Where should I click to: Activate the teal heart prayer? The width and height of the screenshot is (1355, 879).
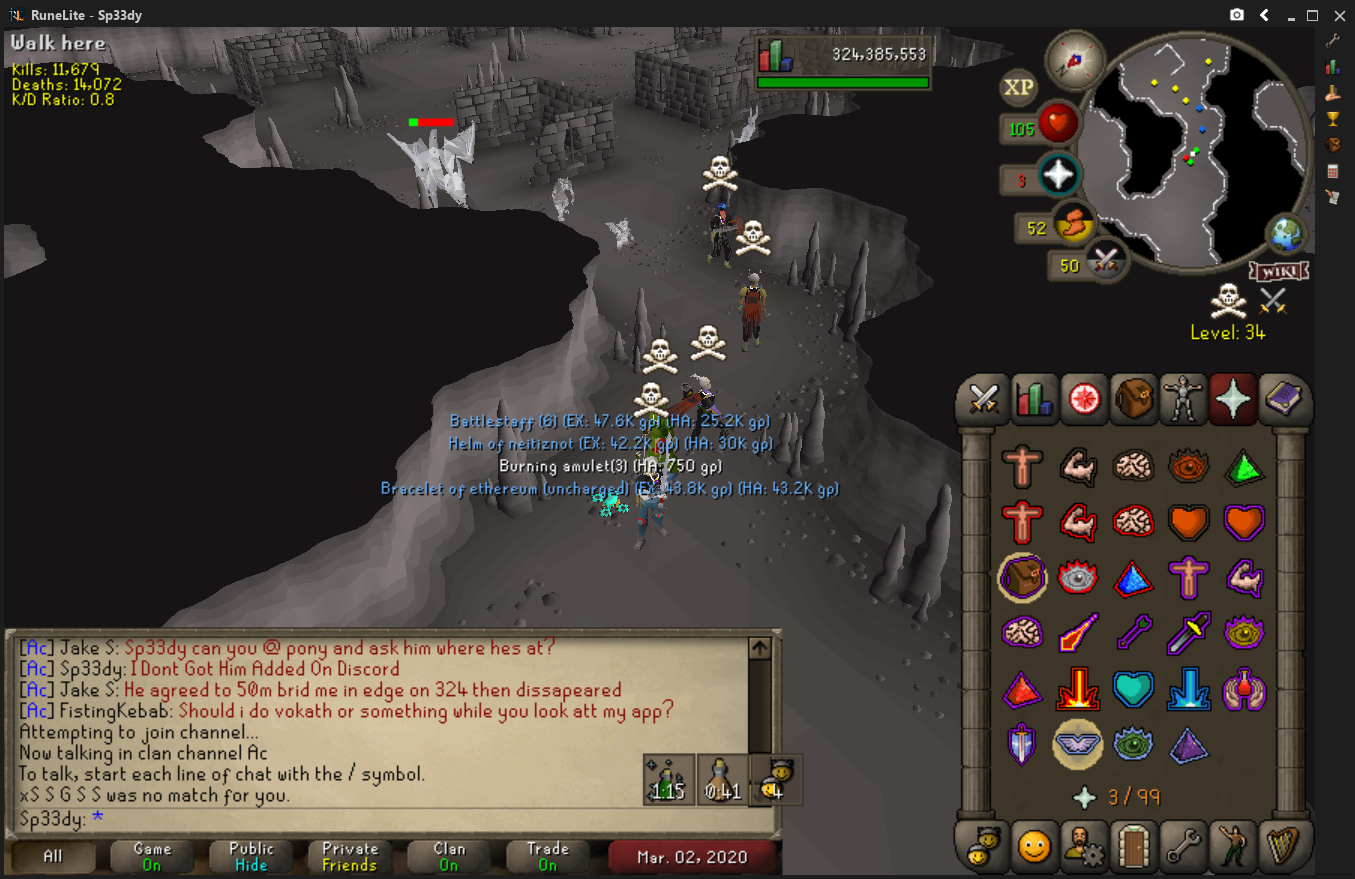click(x=1134, y=688)
